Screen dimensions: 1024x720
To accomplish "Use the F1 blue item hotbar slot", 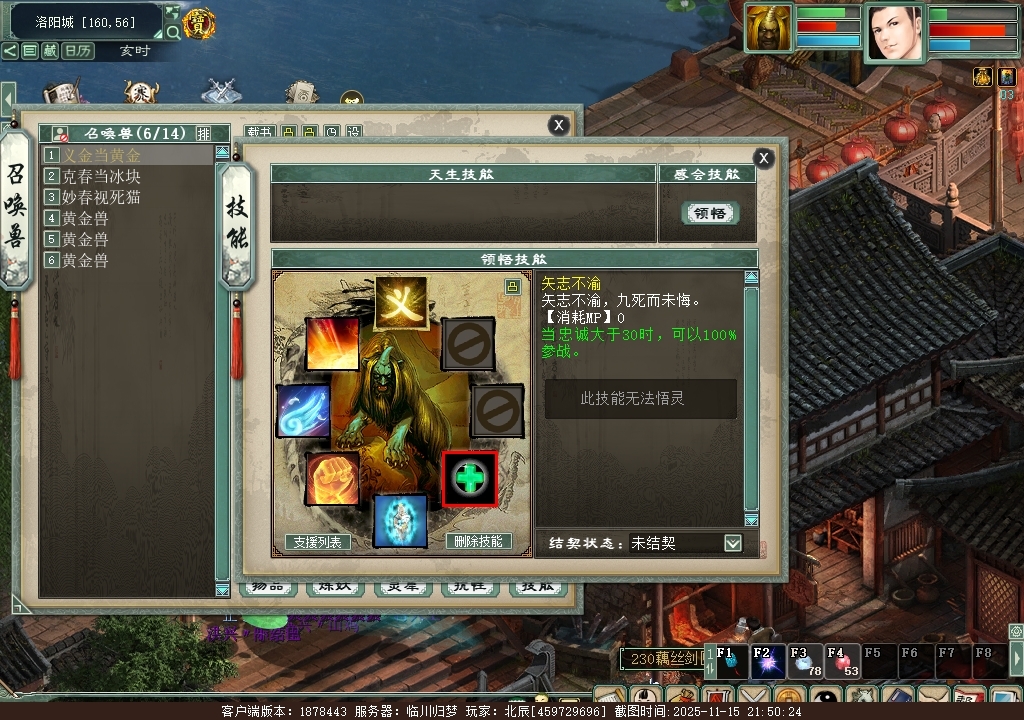I will (733, 662).
